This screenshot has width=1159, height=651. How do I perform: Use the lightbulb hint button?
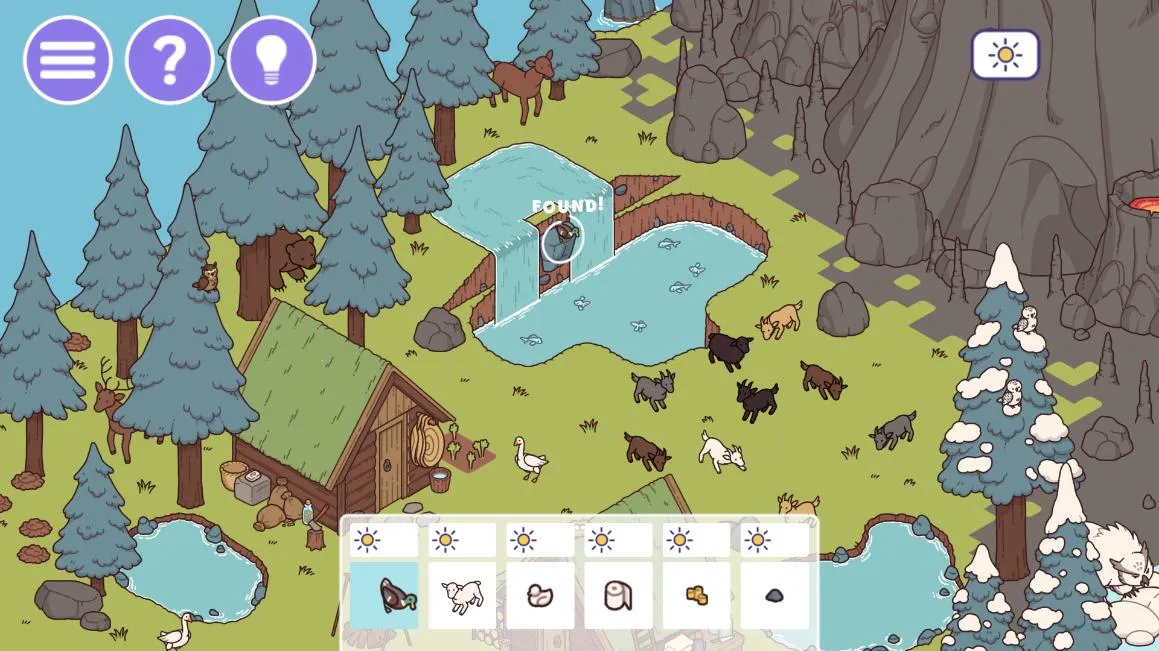pyautogui.click(x=271, y=60)
